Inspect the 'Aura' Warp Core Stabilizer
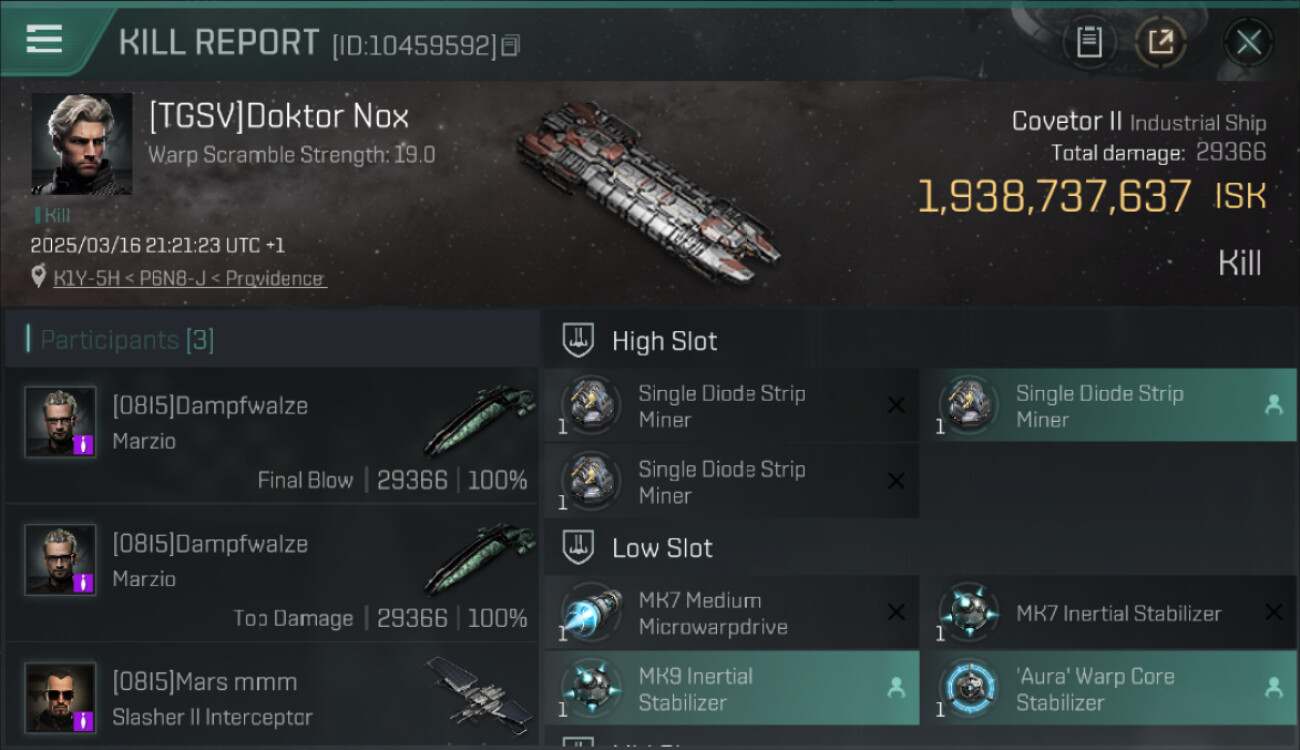The width and height of the screenshot is (1300, 750). [x=1108, y=688]
